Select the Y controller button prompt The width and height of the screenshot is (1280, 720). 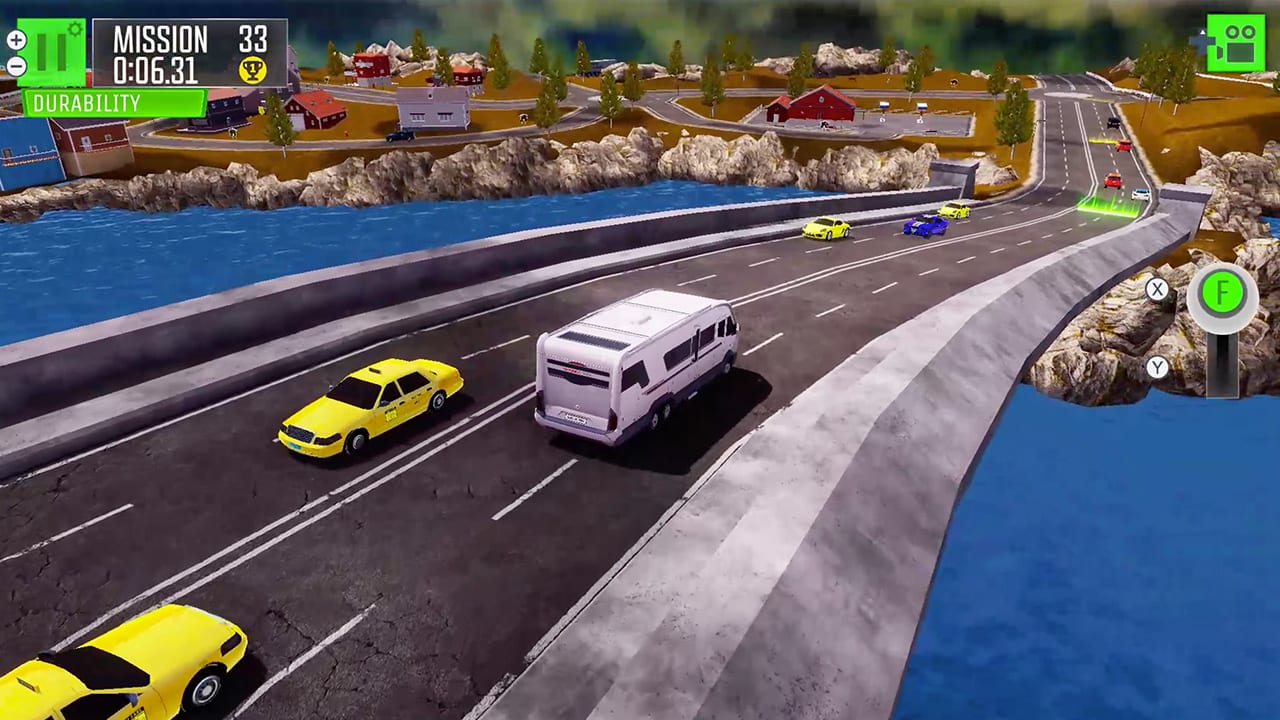(x=1159, y=368)
